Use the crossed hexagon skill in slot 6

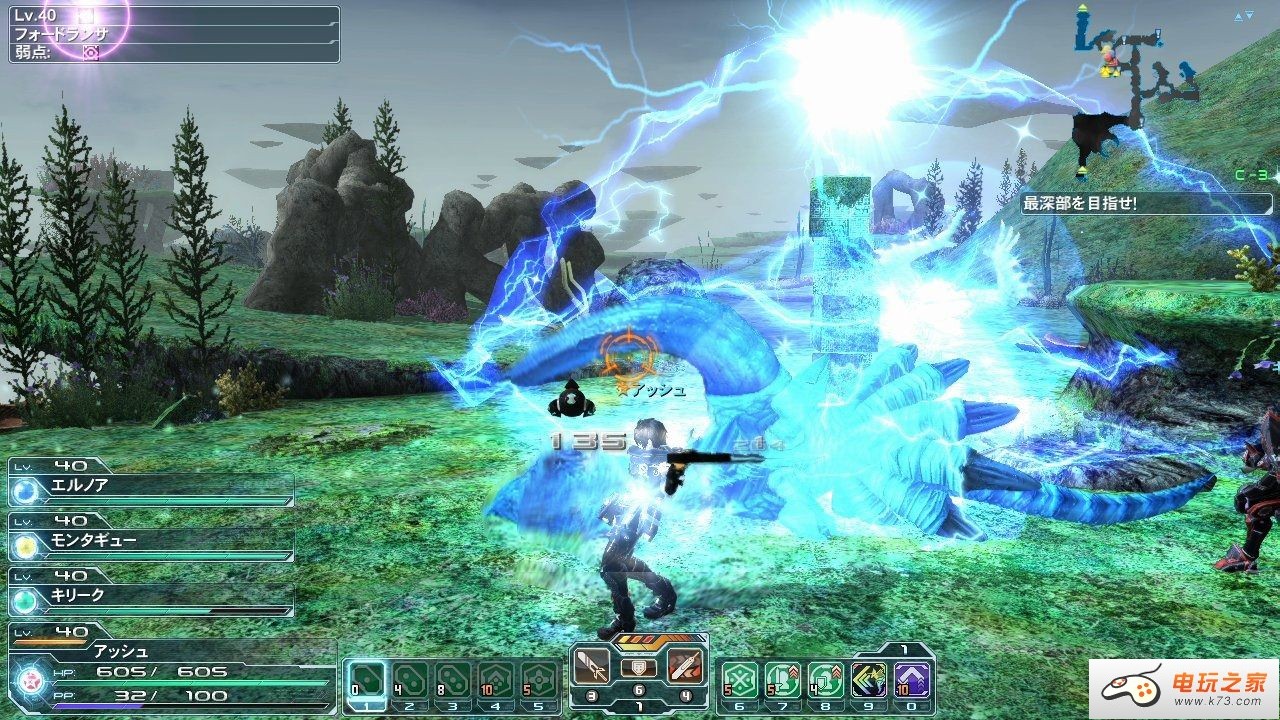click(740, 680)
